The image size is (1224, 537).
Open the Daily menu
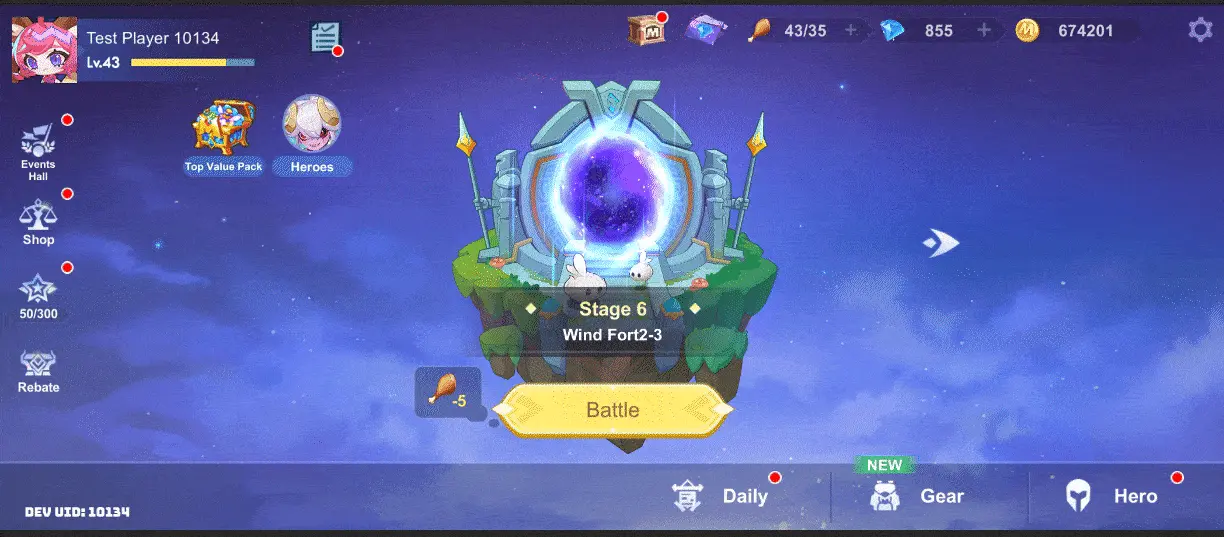722,496
